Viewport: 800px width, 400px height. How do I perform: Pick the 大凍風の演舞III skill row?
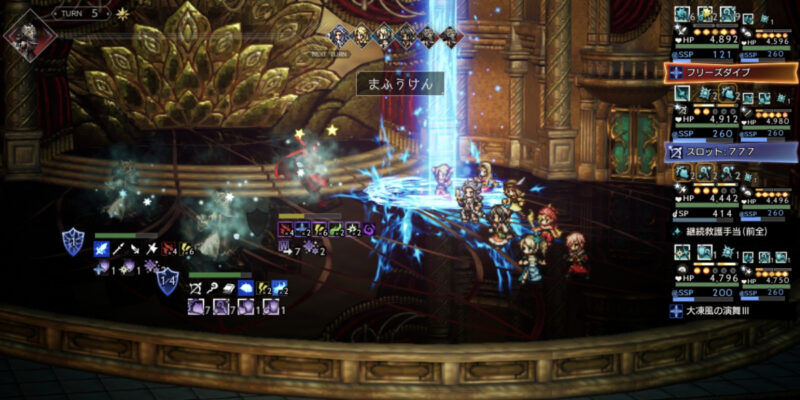coord(730,311)
